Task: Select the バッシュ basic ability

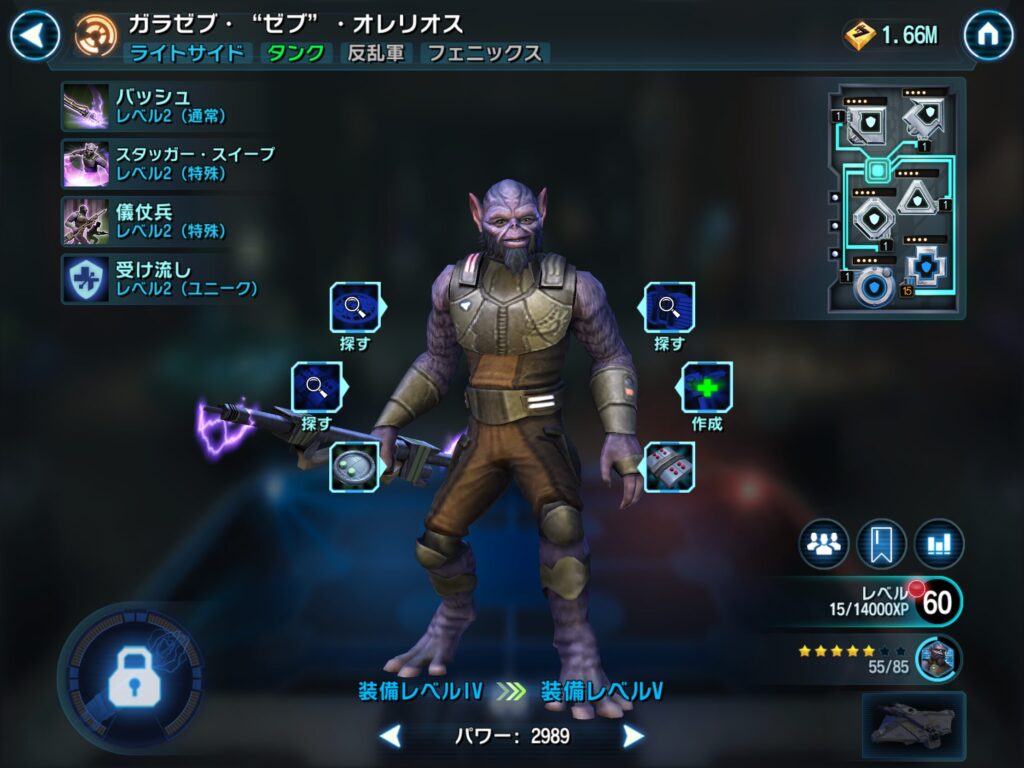Action: pyautogui.click(x=87, y=106)
